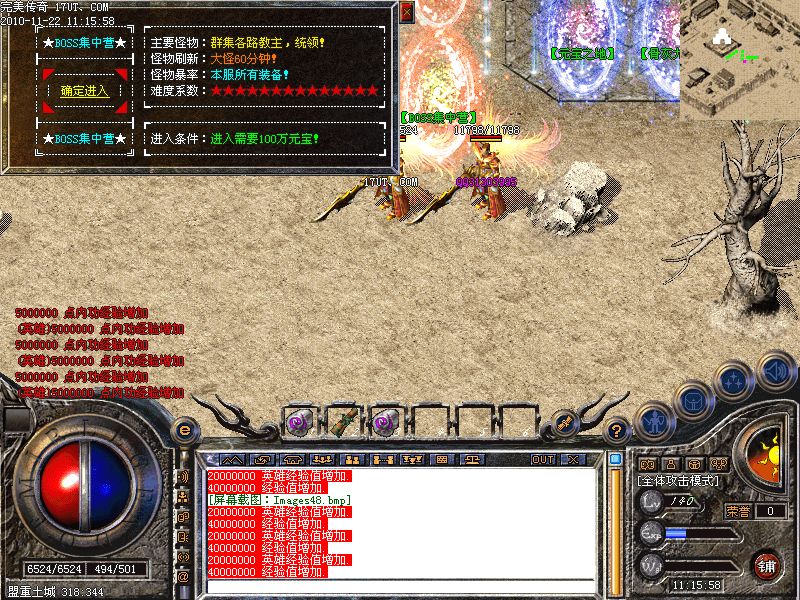800x600 pixels.
Task: Click the OUT button above chat
Action: click(542, 460)
